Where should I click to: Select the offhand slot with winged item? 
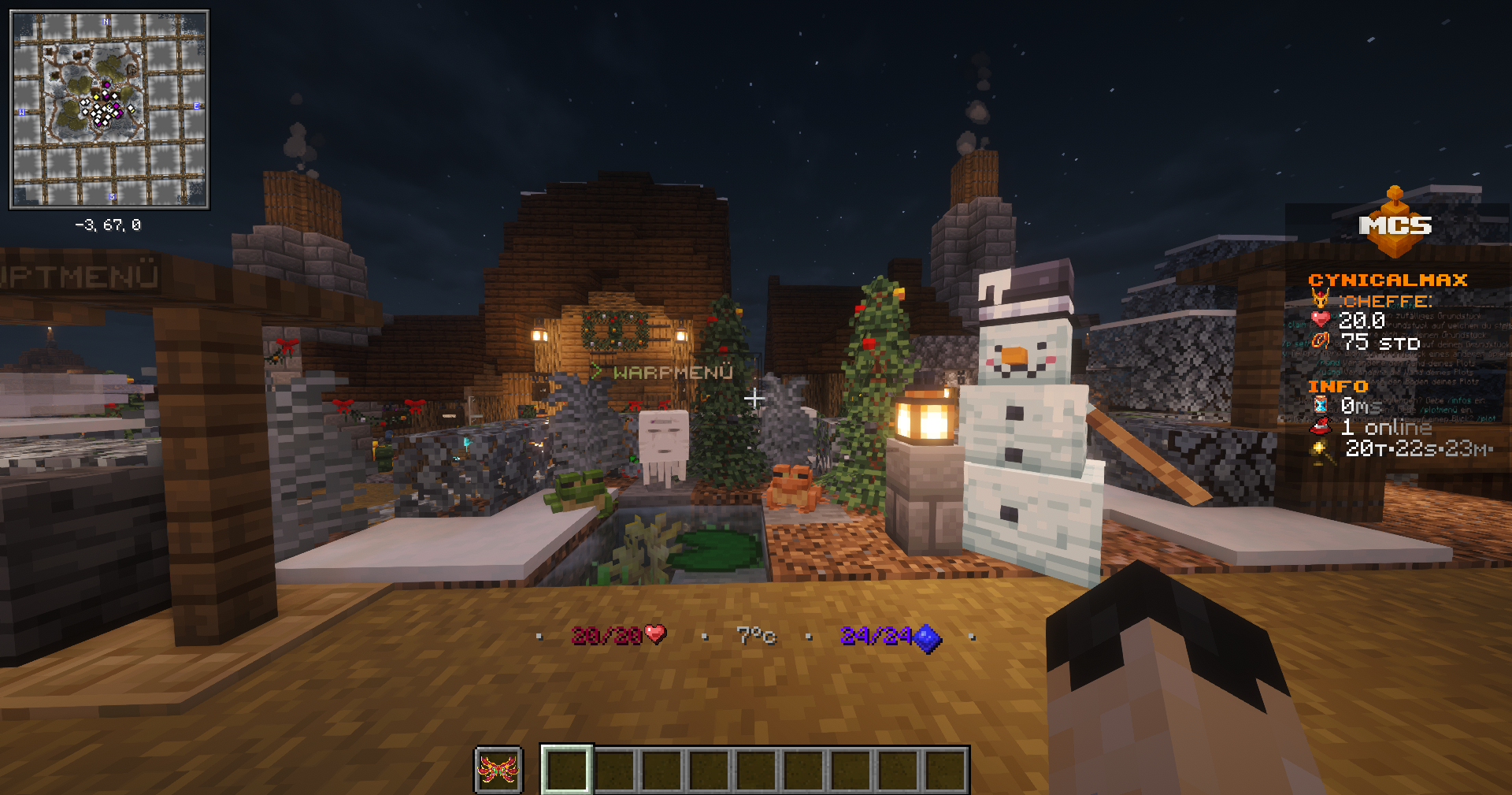point(498,770)
